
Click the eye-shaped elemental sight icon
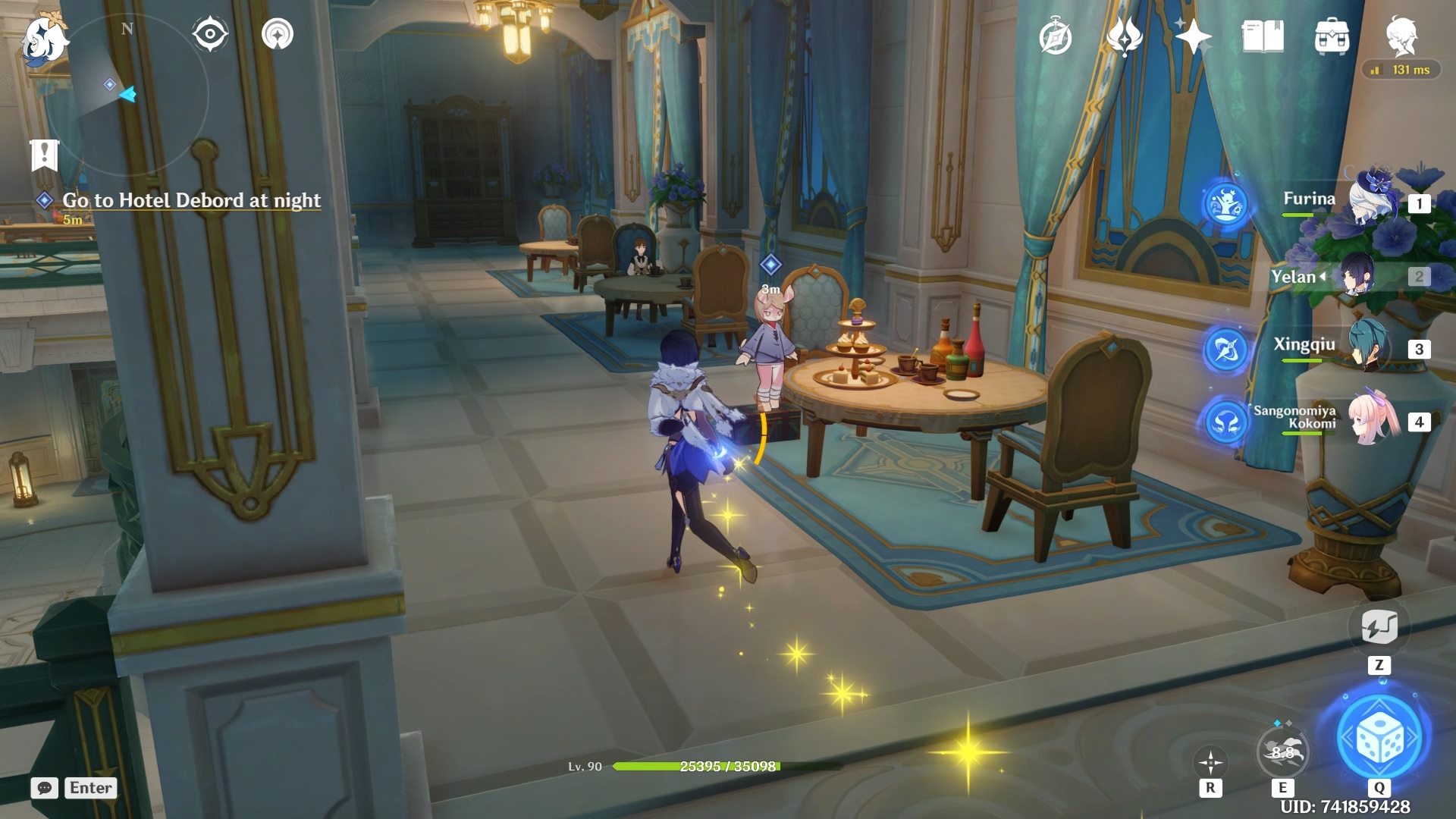(210, 34)
